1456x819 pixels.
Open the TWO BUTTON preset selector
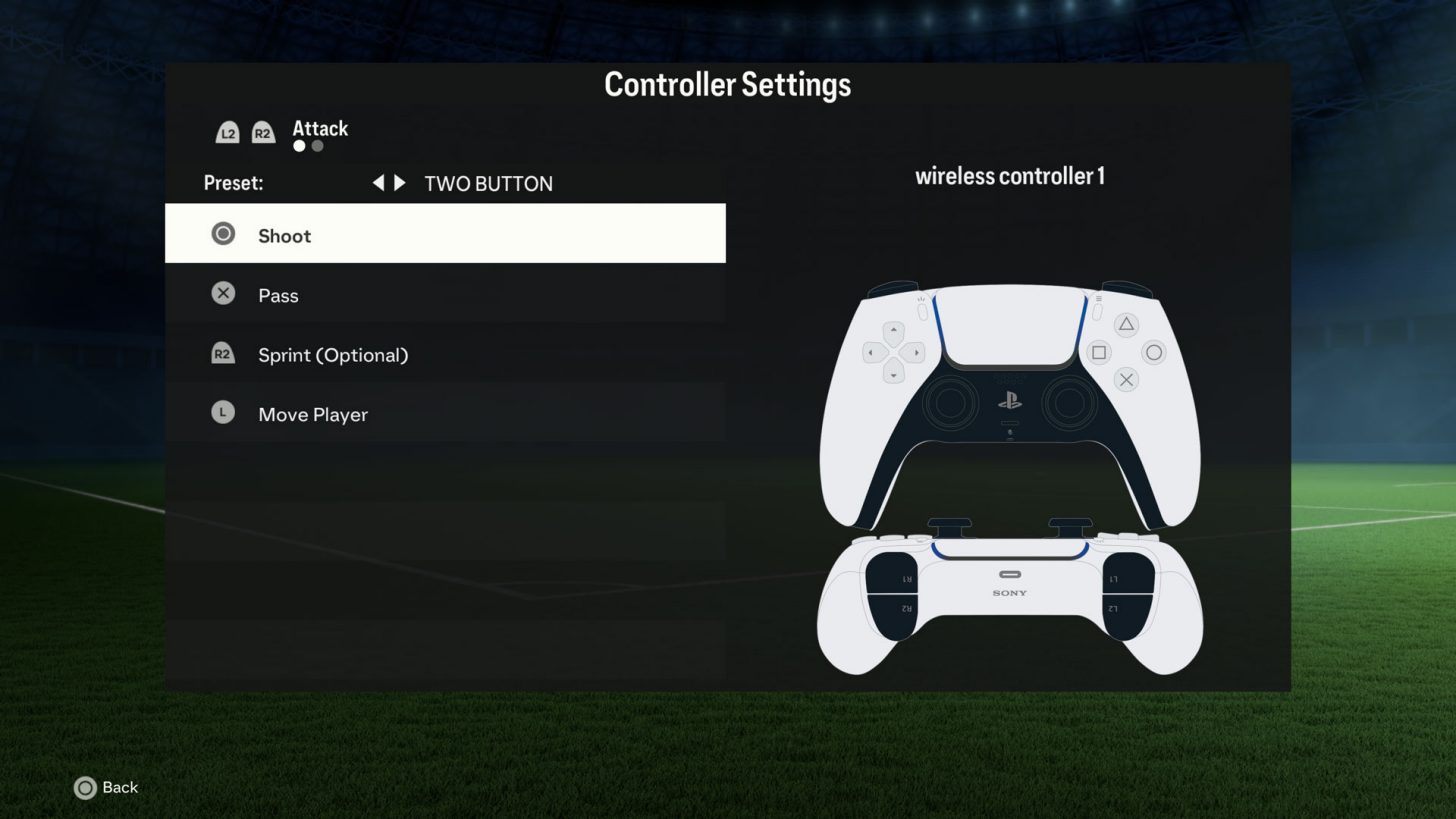[x=487, y=183]
